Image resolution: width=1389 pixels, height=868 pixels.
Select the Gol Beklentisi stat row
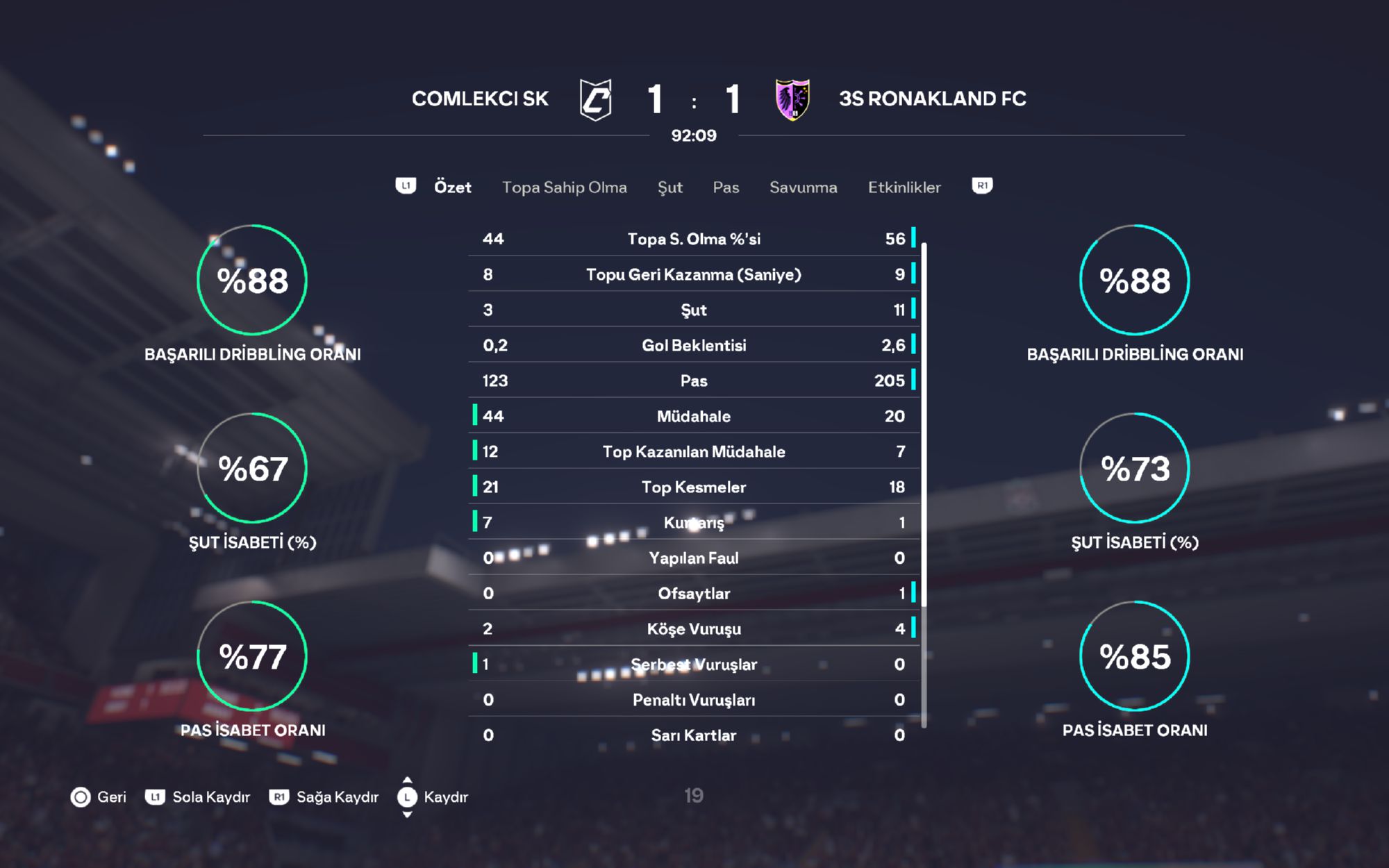[x=694, y=345]
